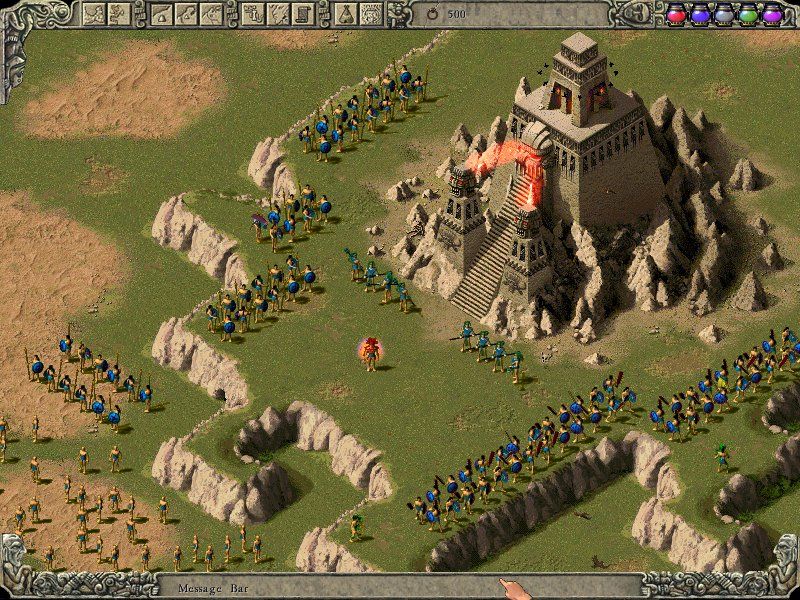800x600 pixels.
Task: Use the purple potion jar
Action: tap(772, 15)
